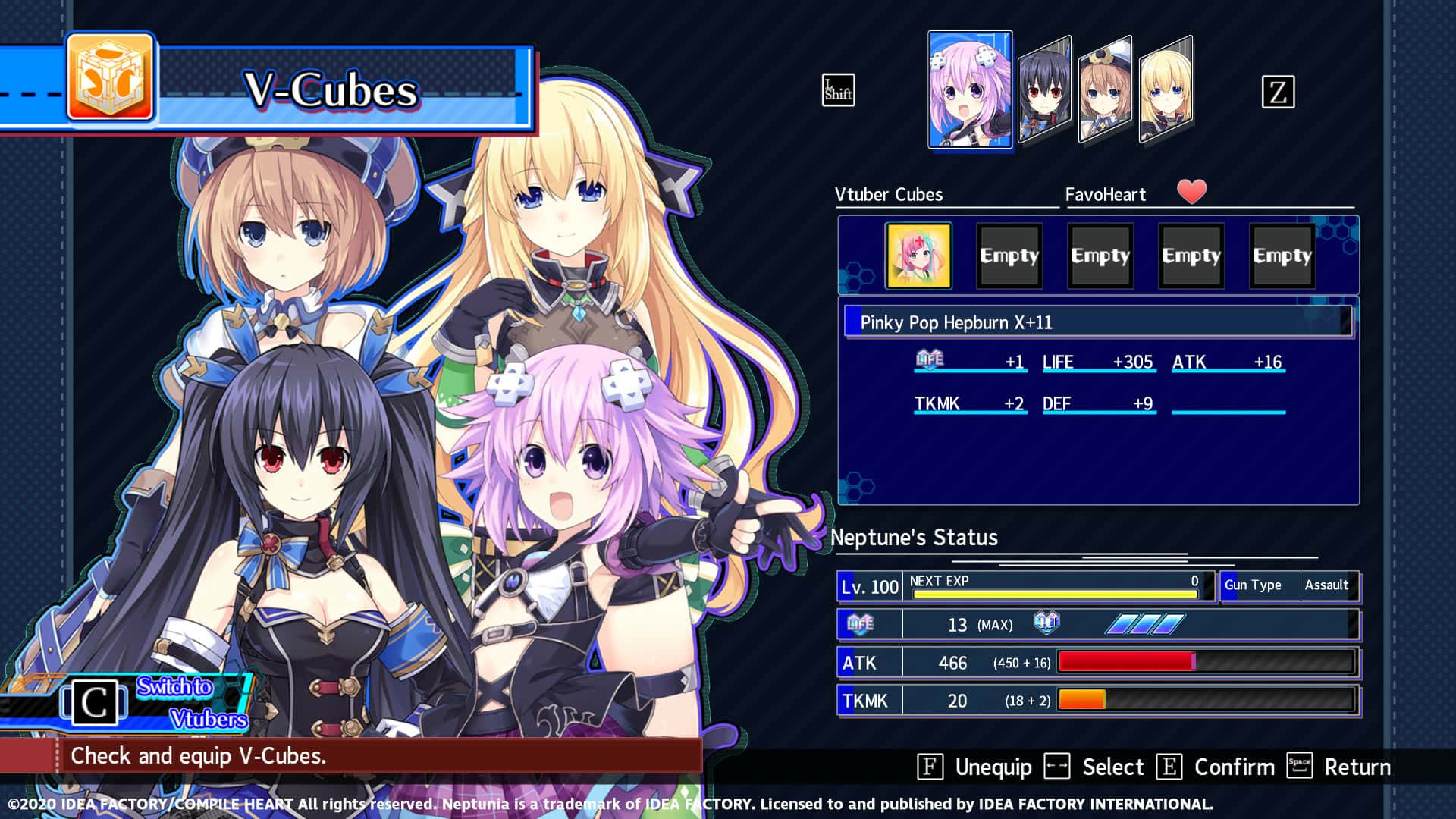Click the L Shift key prompt icon
The image size is (1456, 819).
pos(838,90)
